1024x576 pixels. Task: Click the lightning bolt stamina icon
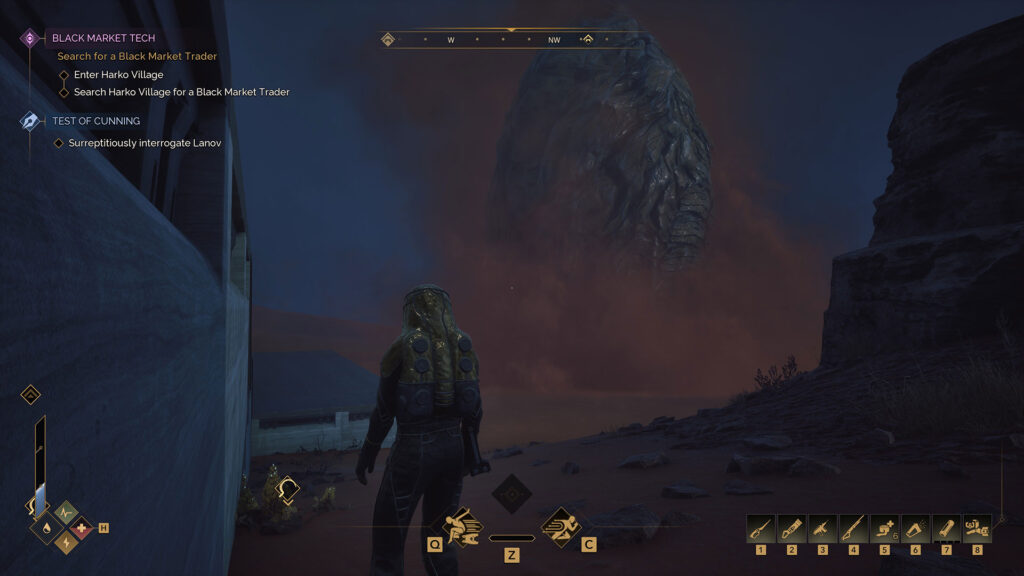[65, 541]
